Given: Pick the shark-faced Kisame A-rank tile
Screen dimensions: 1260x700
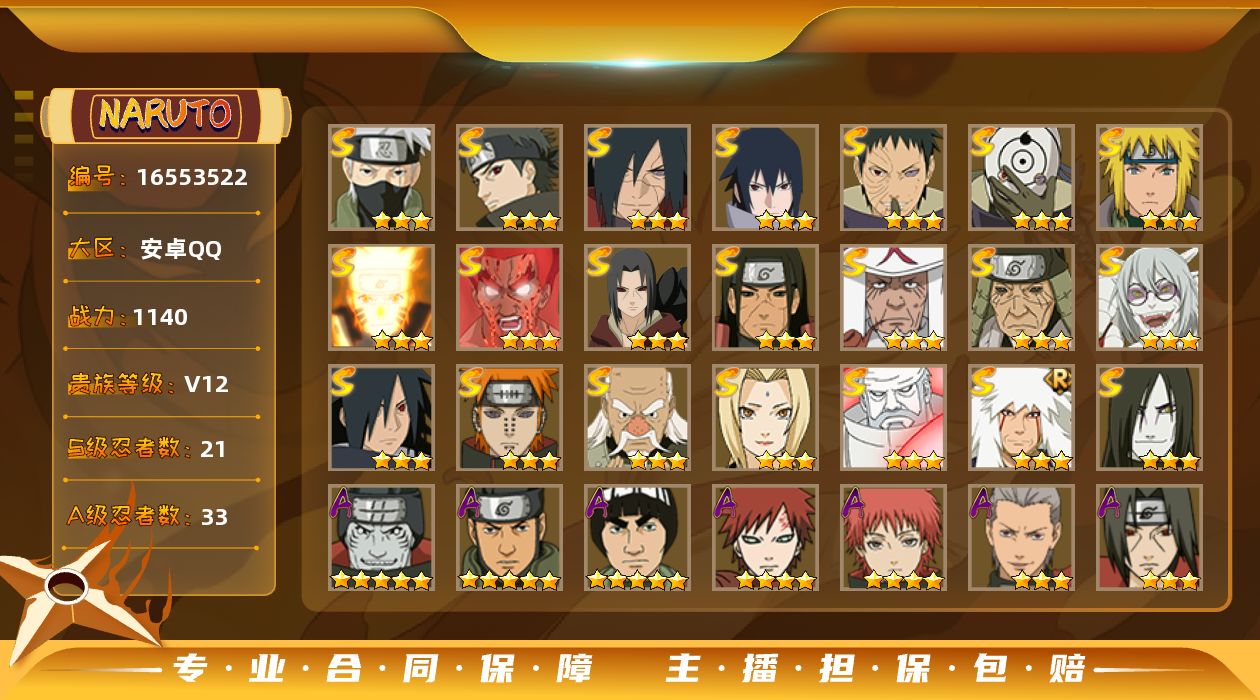Looking at the screenshot, I should click(381, 537).
